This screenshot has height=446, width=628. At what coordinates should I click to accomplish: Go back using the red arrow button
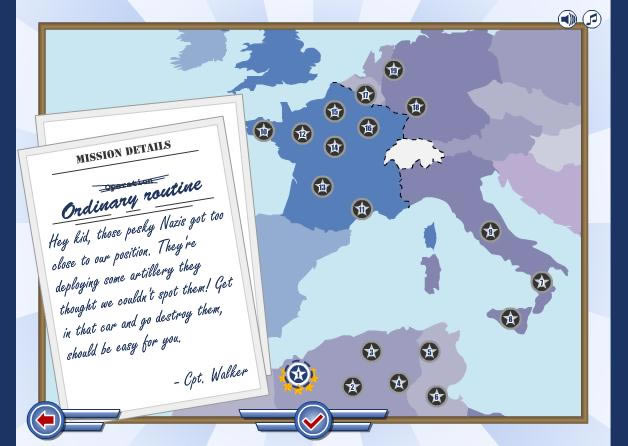coord(45,421)
